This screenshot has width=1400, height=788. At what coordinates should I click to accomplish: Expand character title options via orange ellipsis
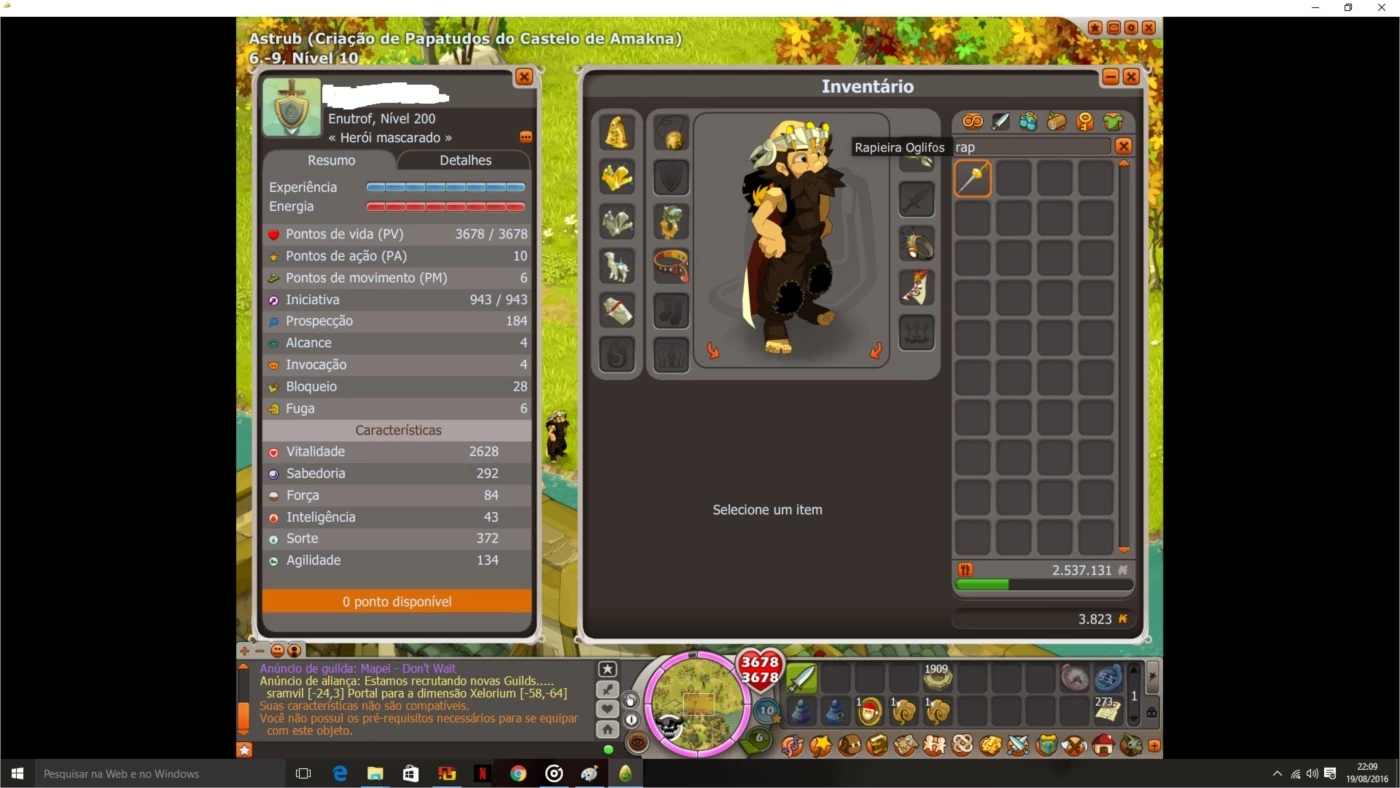(x=525, y=137)
